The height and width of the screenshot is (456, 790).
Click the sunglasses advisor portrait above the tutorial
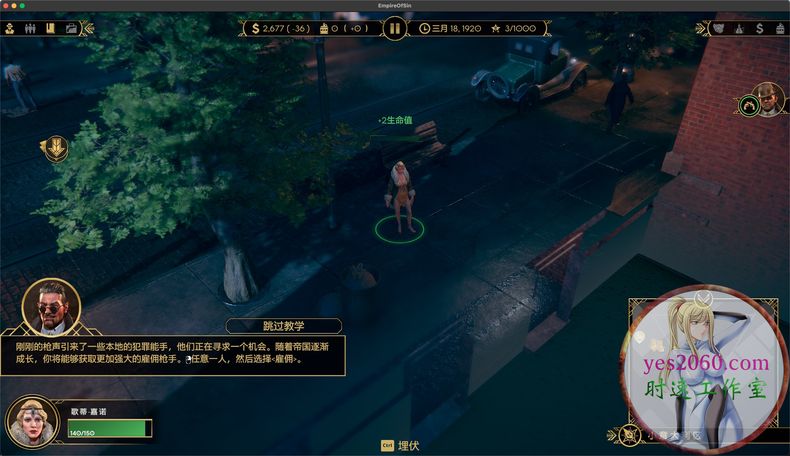[50, 307]
